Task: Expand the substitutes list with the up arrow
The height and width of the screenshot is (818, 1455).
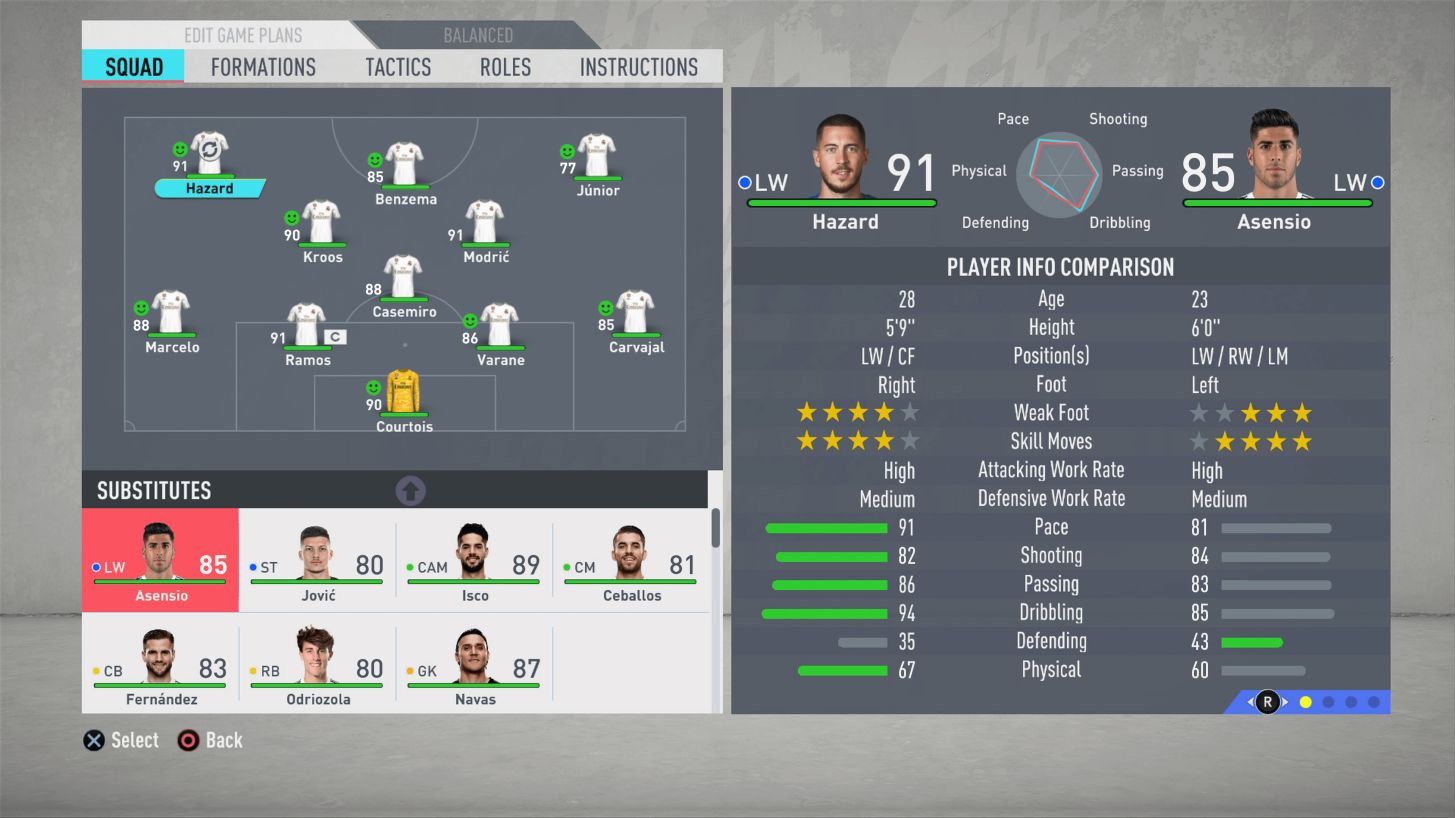Action: click(x=410, y=490)
